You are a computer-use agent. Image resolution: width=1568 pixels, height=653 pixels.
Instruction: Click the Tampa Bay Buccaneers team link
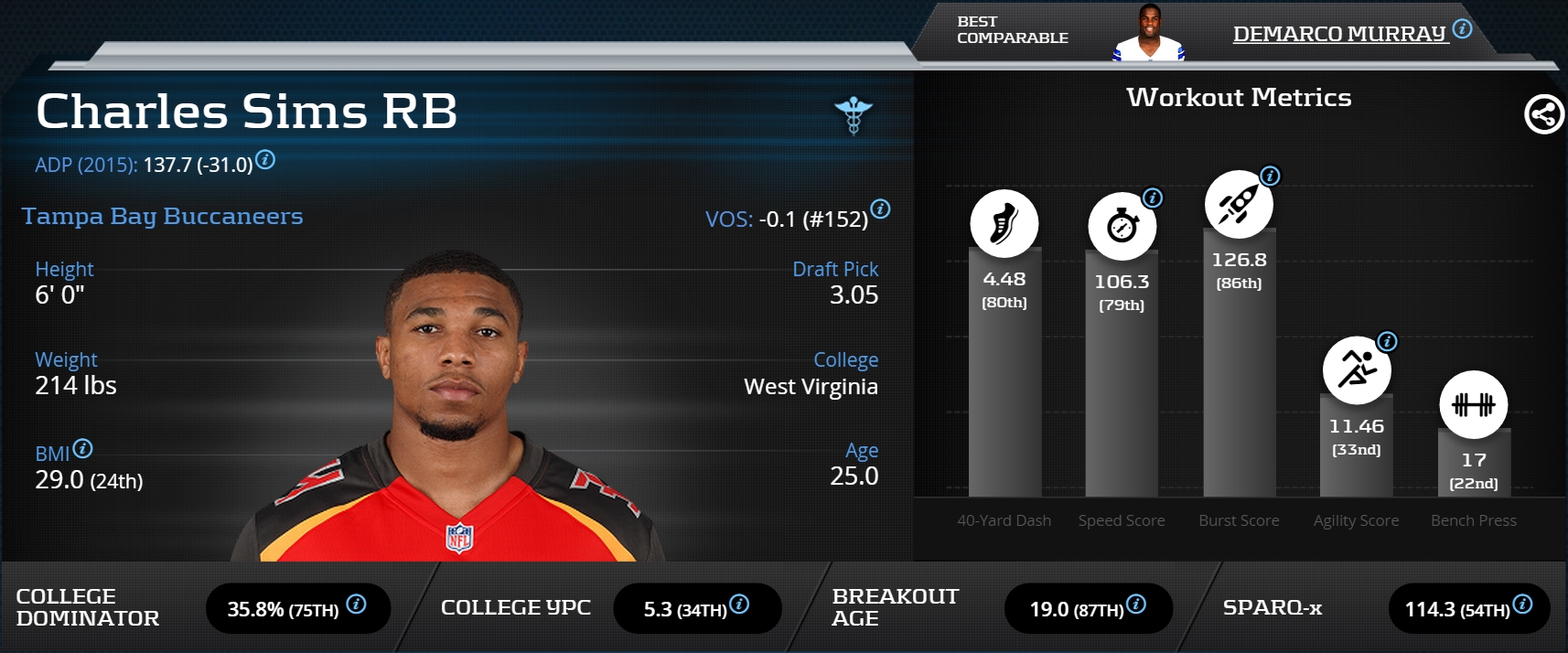pos(162,217)
